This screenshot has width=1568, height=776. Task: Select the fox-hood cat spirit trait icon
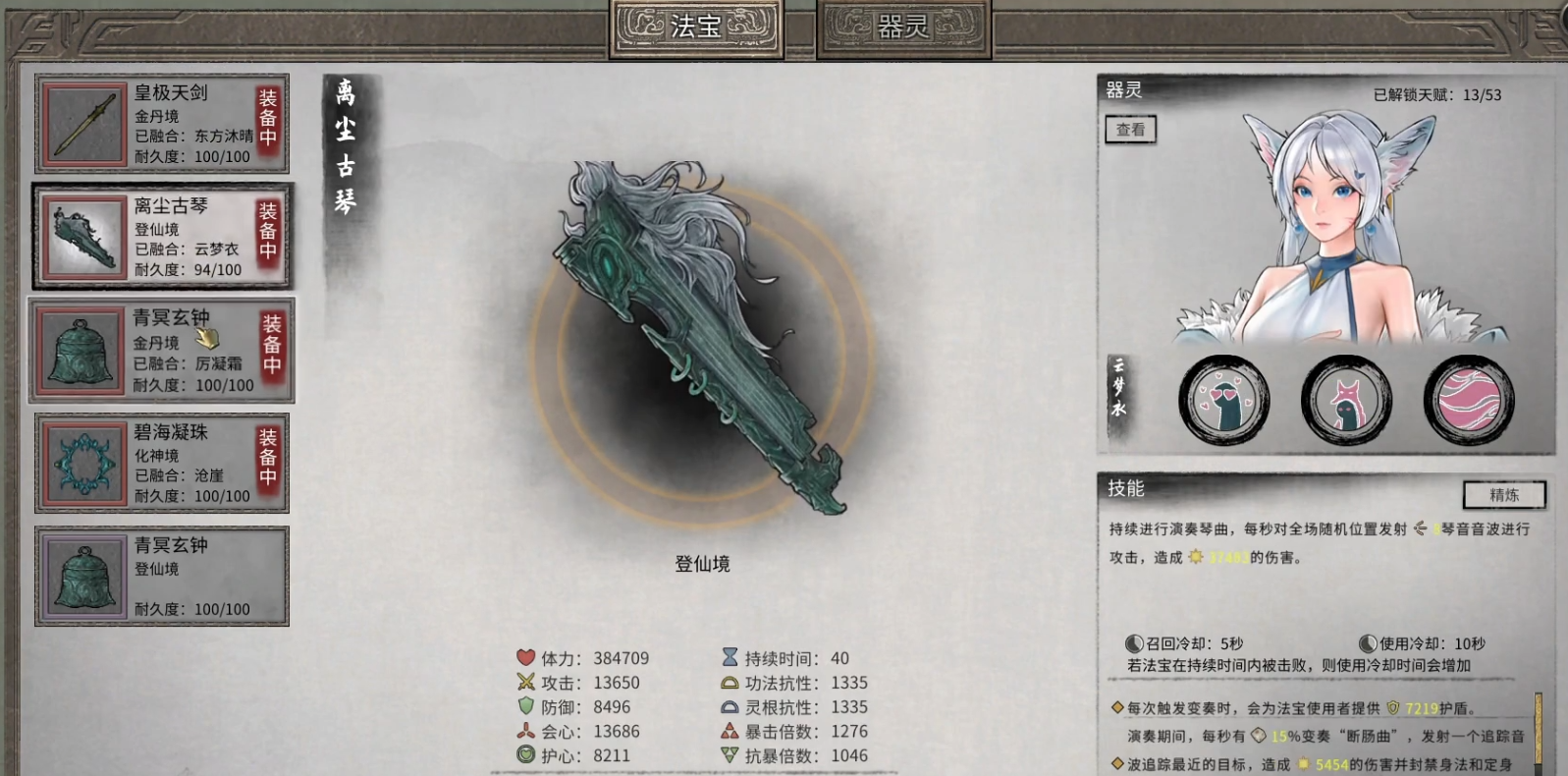point(1346,399)
